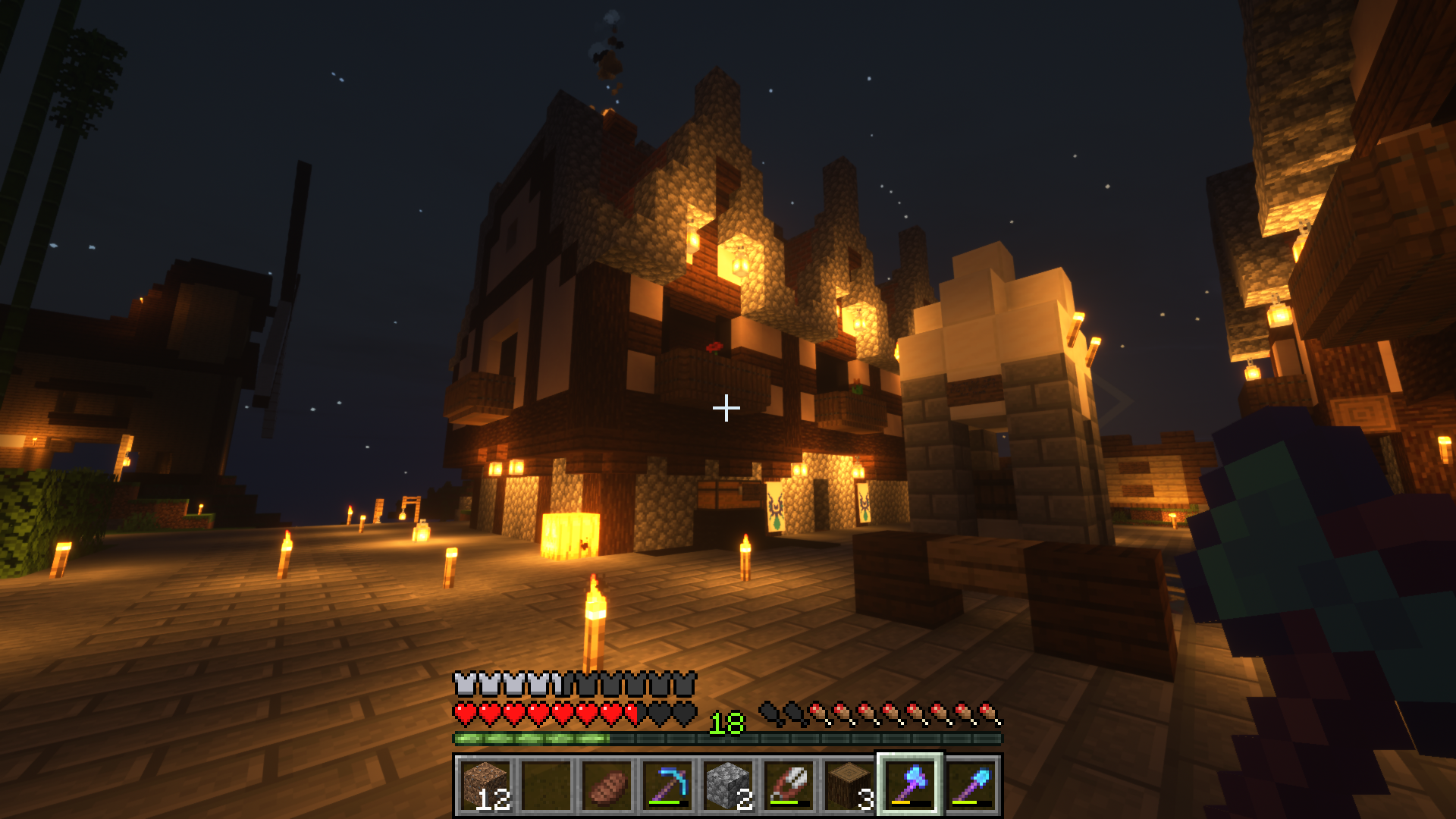The image size is (1456, 819).
Task: Choose the bread in the hotbar
Action: coord(607,785)
